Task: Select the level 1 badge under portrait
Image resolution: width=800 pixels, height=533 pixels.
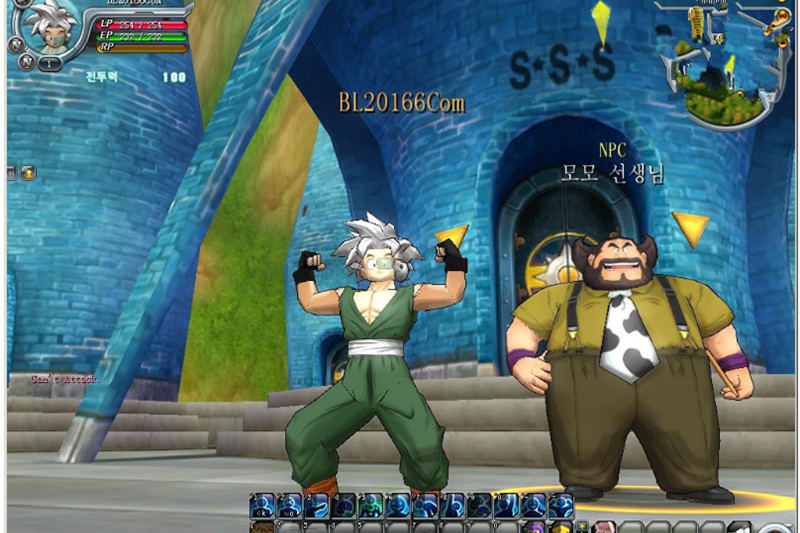Action: (x=48, y=62)
